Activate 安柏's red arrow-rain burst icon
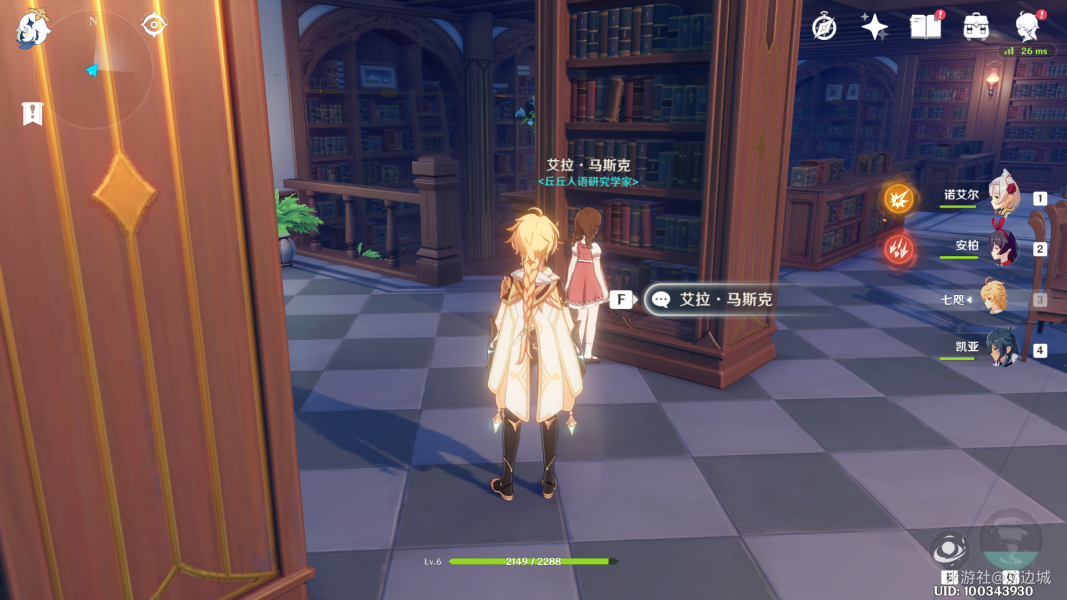 tap(898, 248)
